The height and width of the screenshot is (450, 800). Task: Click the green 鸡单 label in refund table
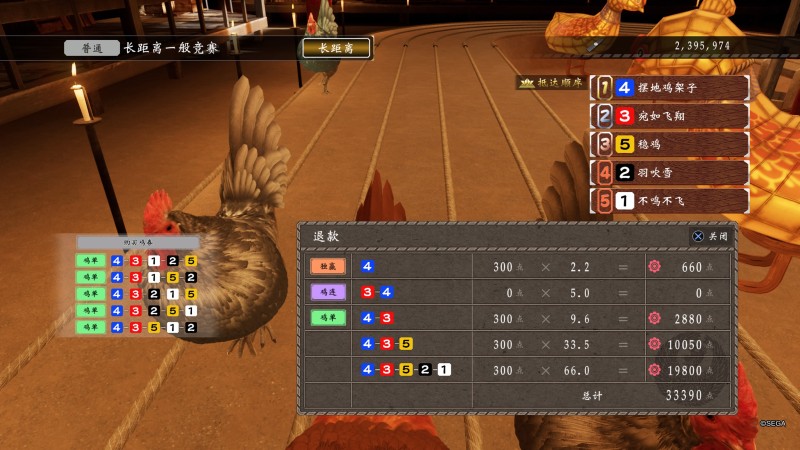pyautogui.click(x=327, y=318)
